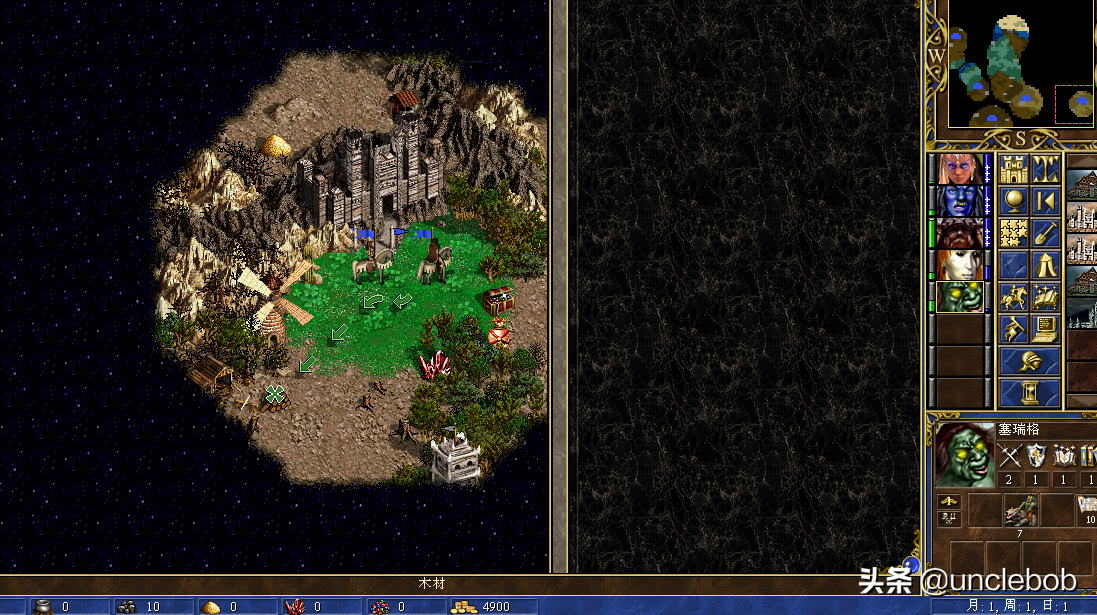Click the gold stars puzzle button
Image resolution: width=1097 pixels, height=615 pixels.
tap(1014, 232)
